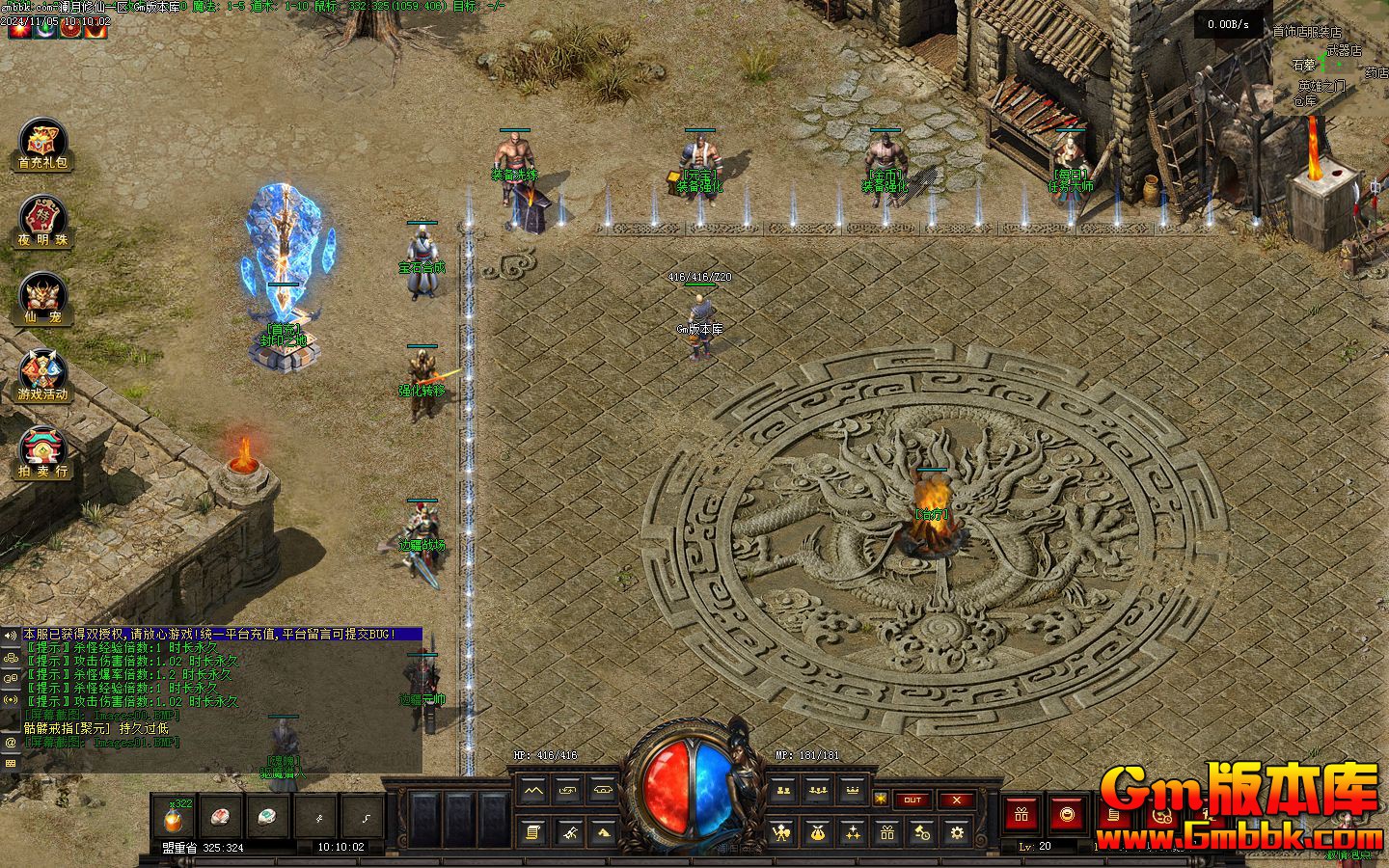Click the sparkling stars icon on bottom bar
The width and height of the screenshot is (1389, 868).
852,831
